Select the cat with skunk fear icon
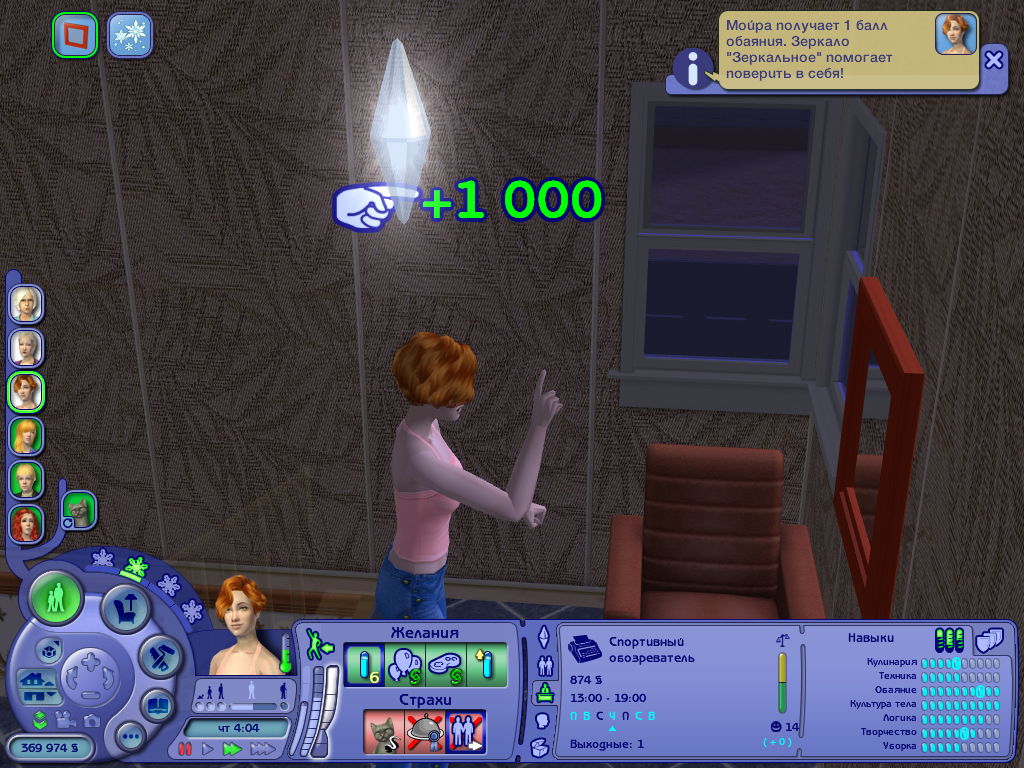Image resolution: width=1024 pixels, height=768 pixels. [383, 731]
